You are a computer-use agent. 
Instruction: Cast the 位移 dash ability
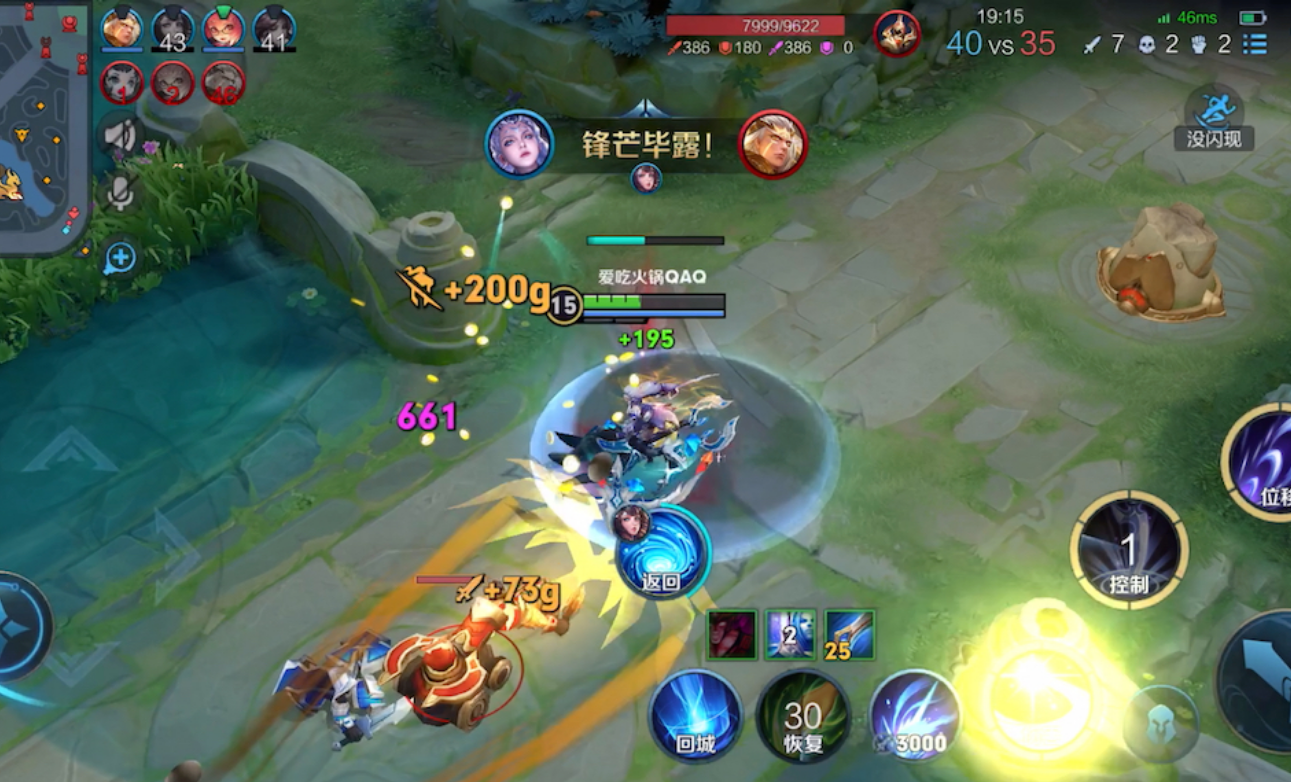click(x=1262, y=462)
